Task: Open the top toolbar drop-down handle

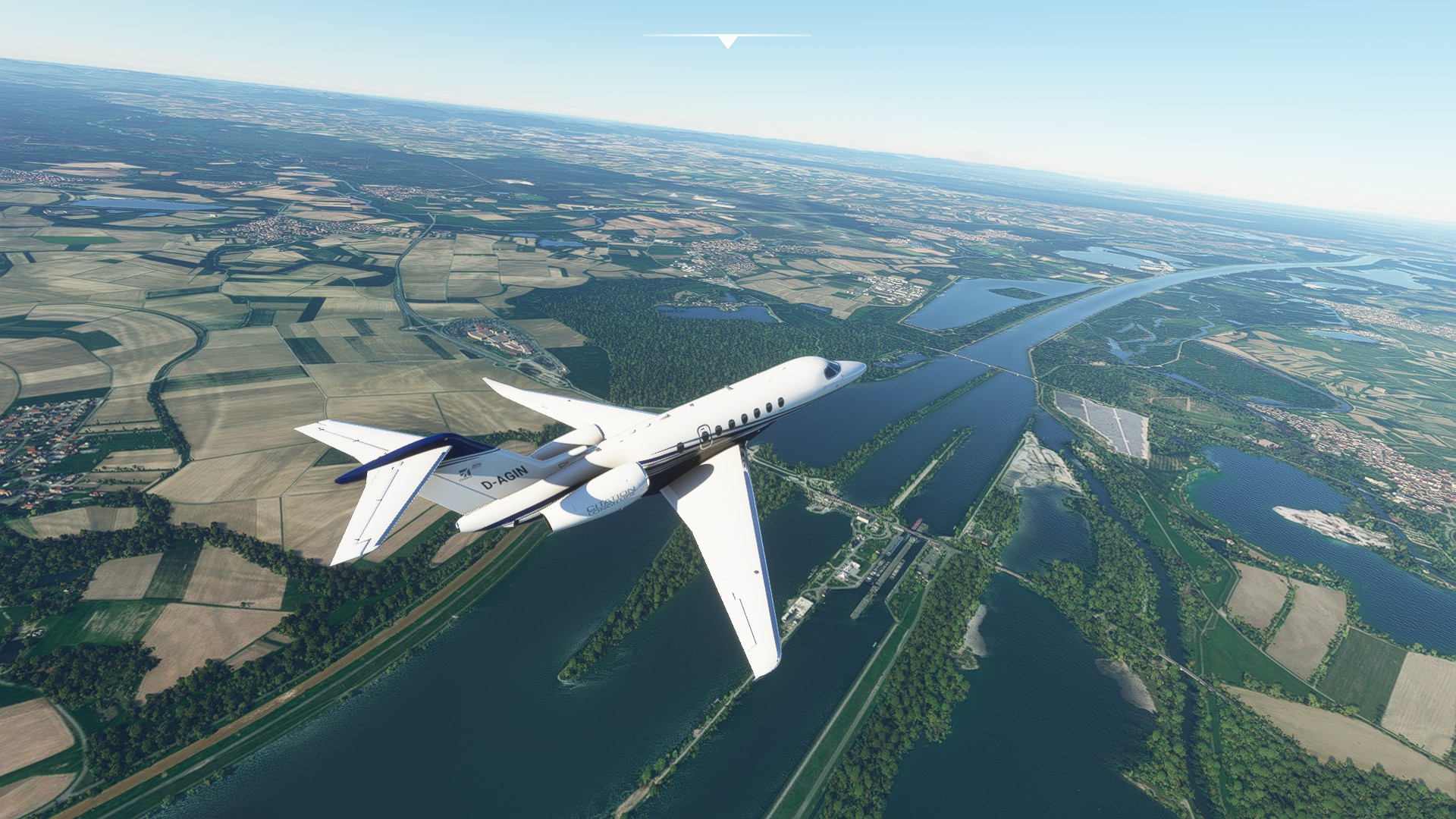Action: [728, 41]
